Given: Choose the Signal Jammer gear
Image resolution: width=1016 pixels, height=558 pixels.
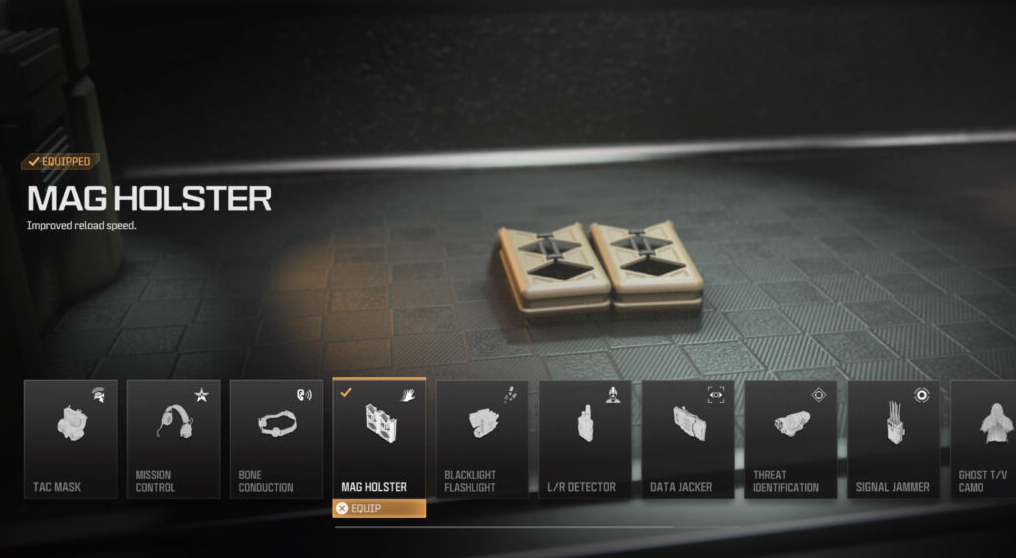Looking at the screenshot, I should click(x=894, y=439).
